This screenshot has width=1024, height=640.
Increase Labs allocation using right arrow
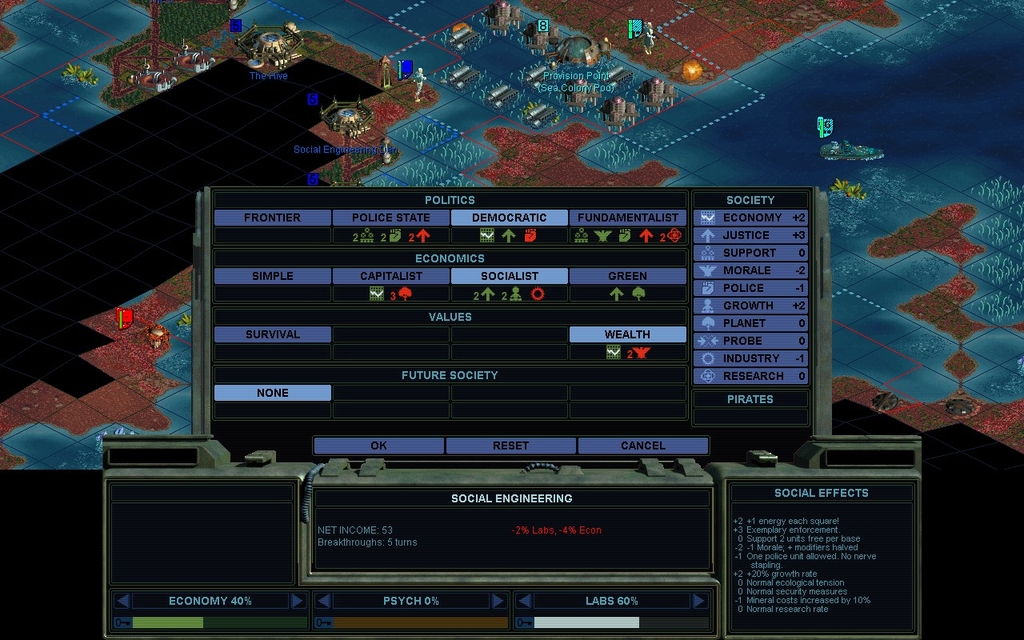698,601
